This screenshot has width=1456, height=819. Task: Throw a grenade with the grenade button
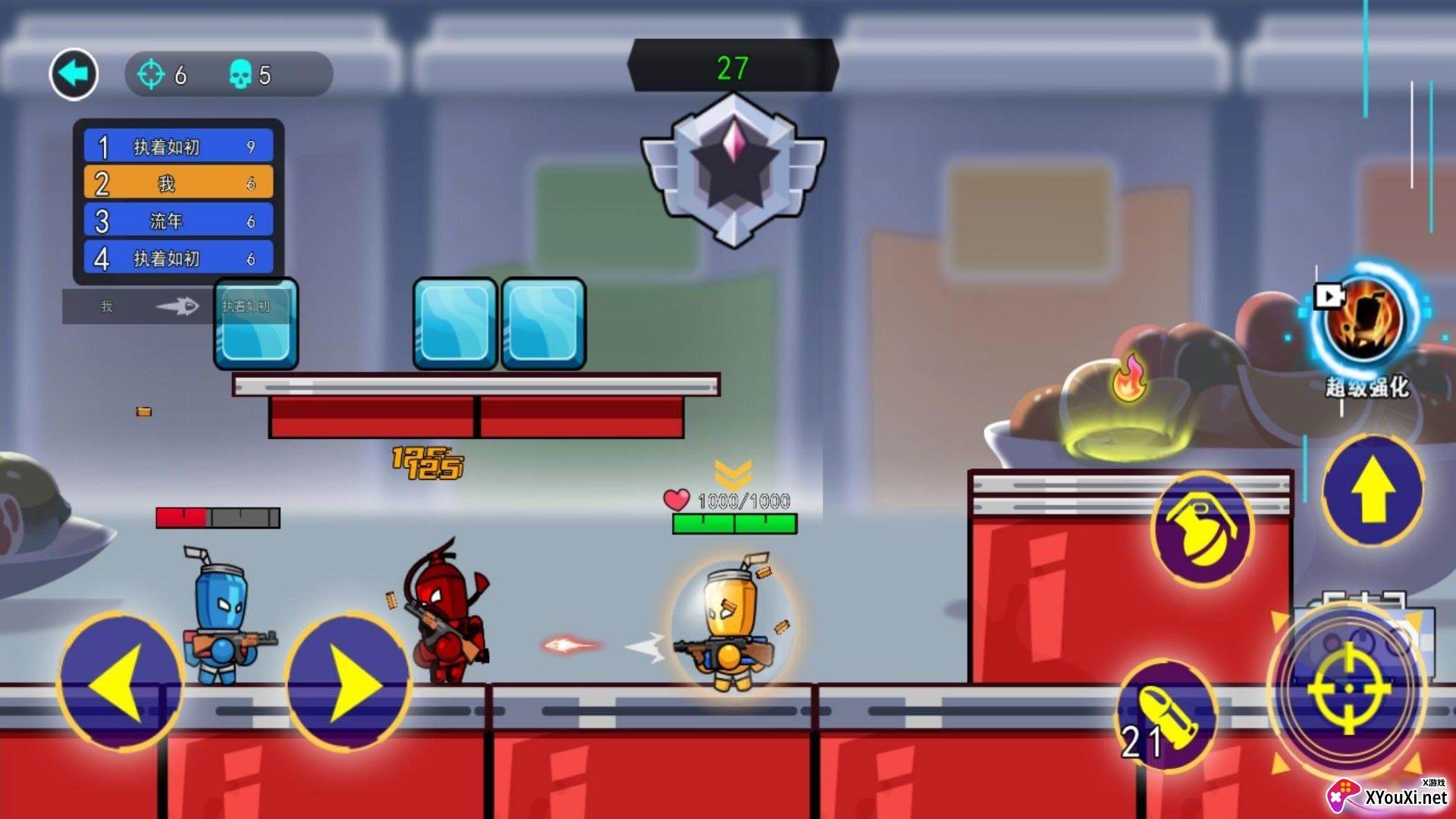[1202, 527]
